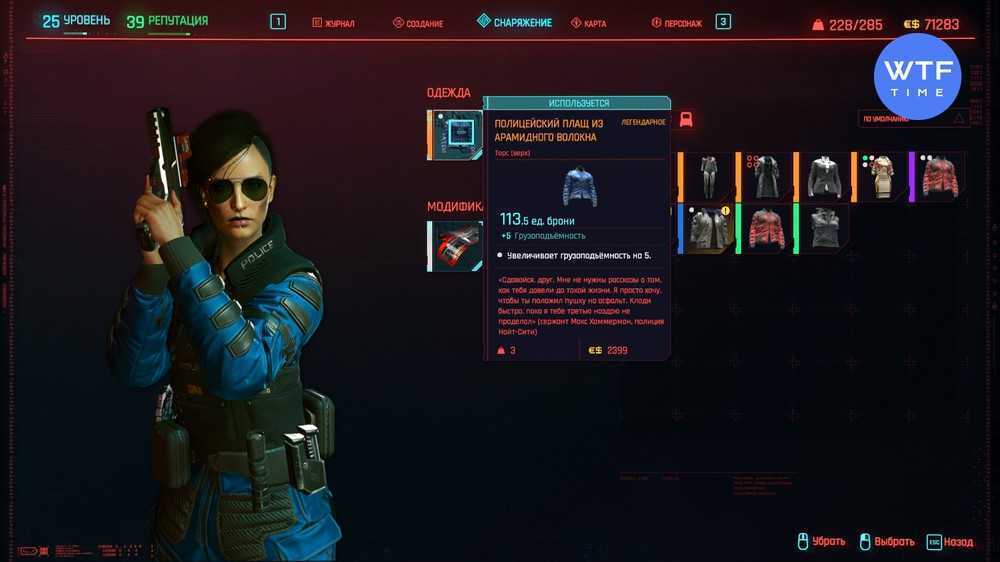Pick the dark long coat item
The width and height of the screenshot is (1000, 562).
click(x=766, y=176)
